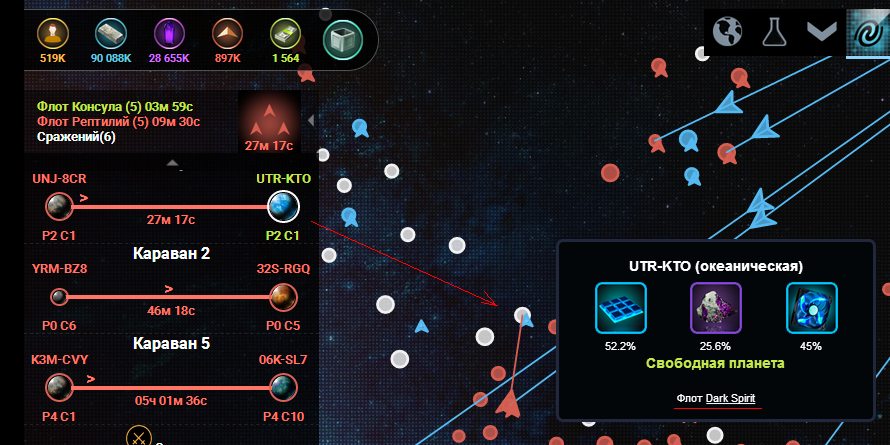This screenshot has width=890, height=445.
Task: Select the purple crystal resource icon
Action: click(168, 34)
